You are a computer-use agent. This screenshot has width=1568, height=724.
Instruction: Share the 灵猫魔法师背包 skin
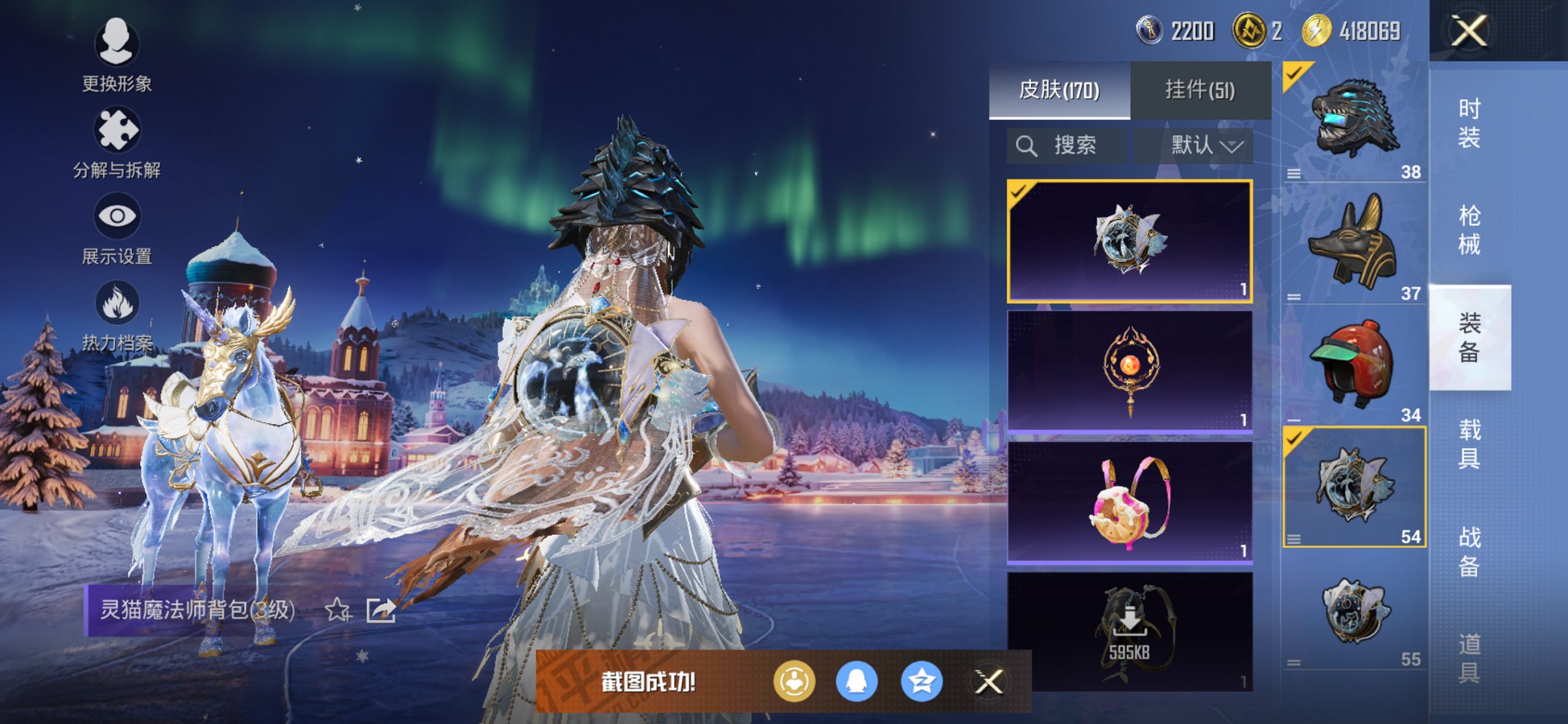tap(380, 610)
